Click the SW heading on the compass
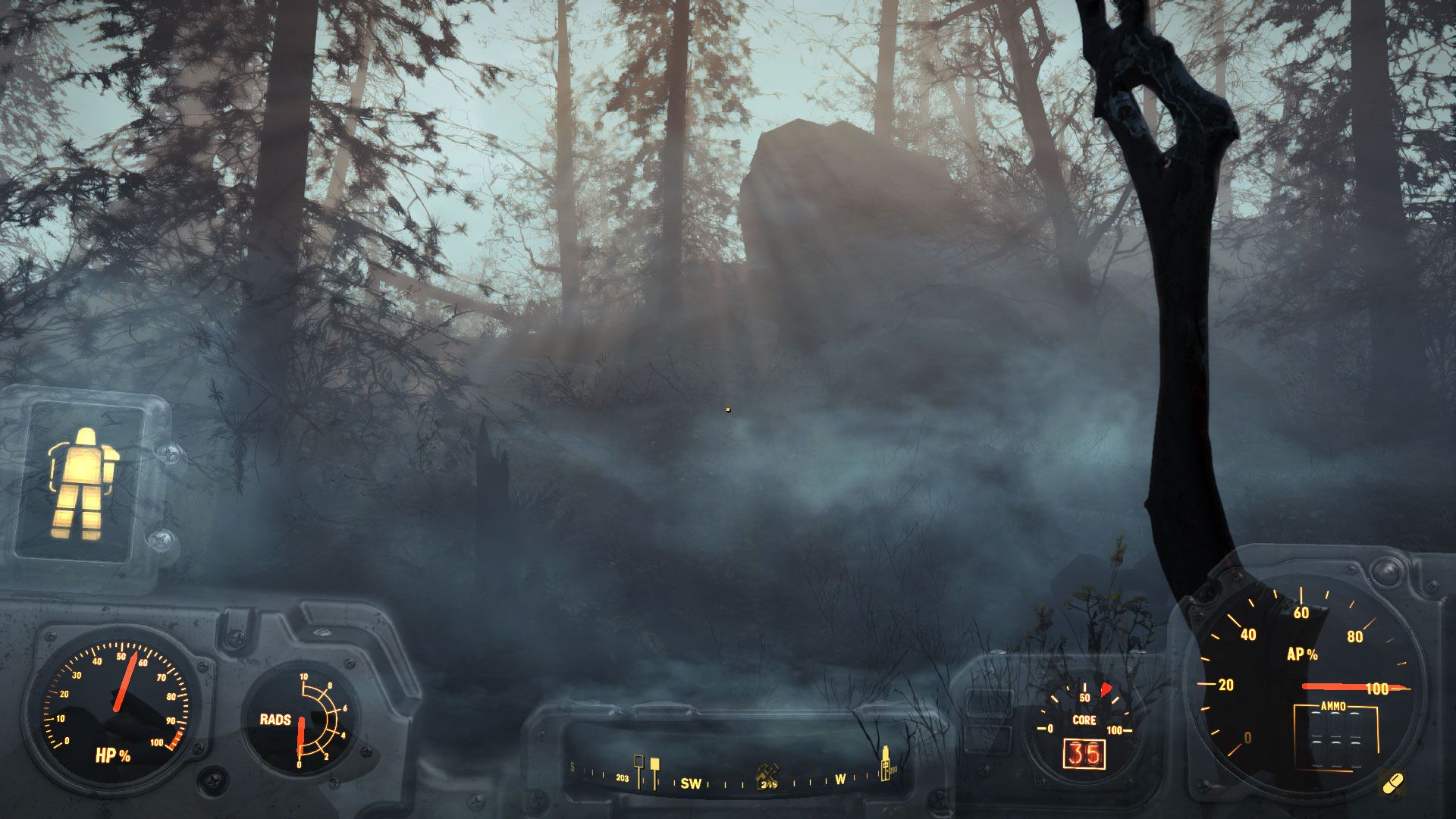Image resolution: width=1456 pixels, height=819 pixels. 691,783
